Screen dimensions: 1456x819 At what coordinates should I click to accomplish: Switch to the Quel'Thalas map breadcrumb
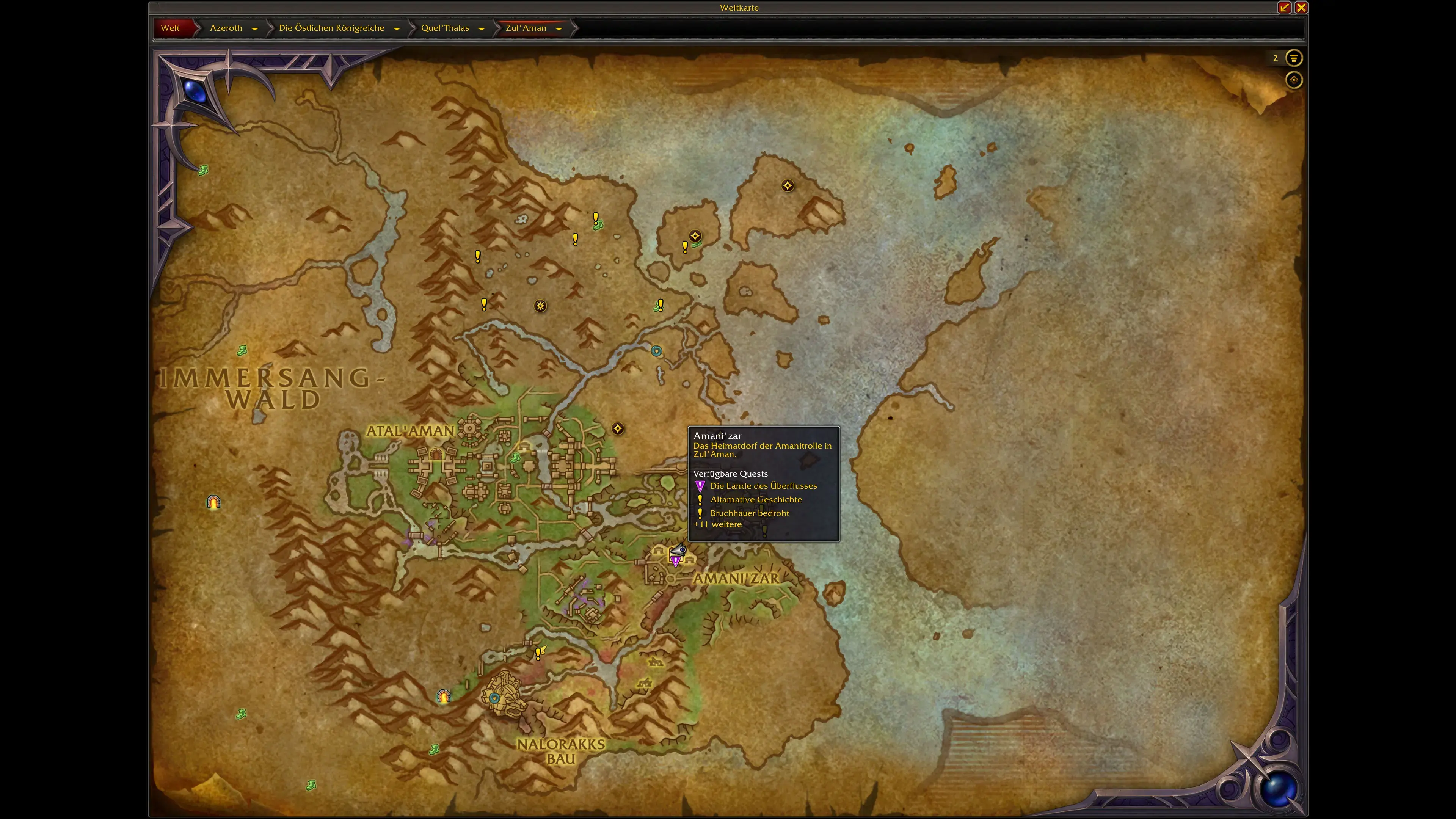tap(445, 28)
